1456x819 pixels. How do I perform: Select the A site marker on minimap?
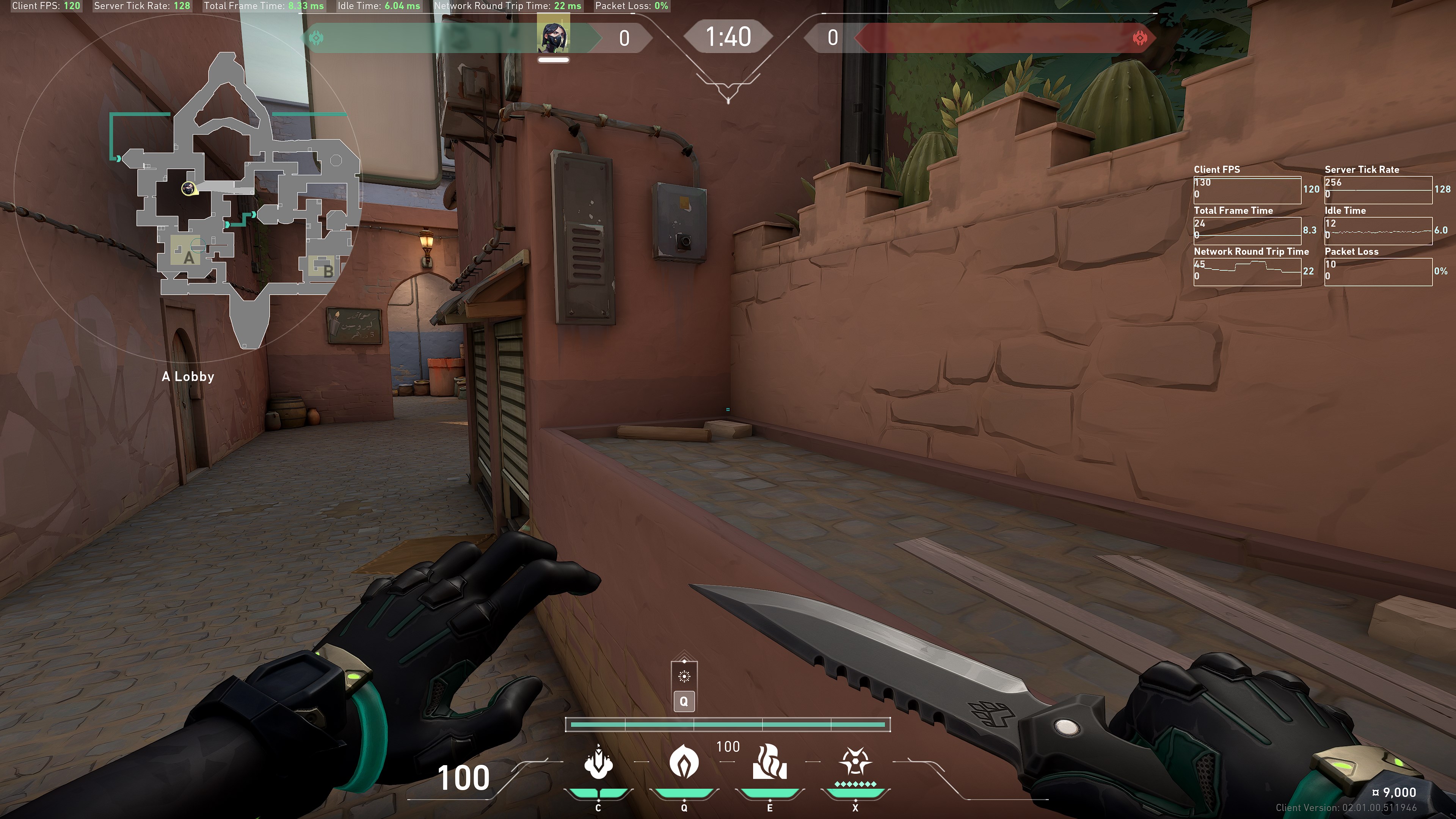(x=188, y=258)
